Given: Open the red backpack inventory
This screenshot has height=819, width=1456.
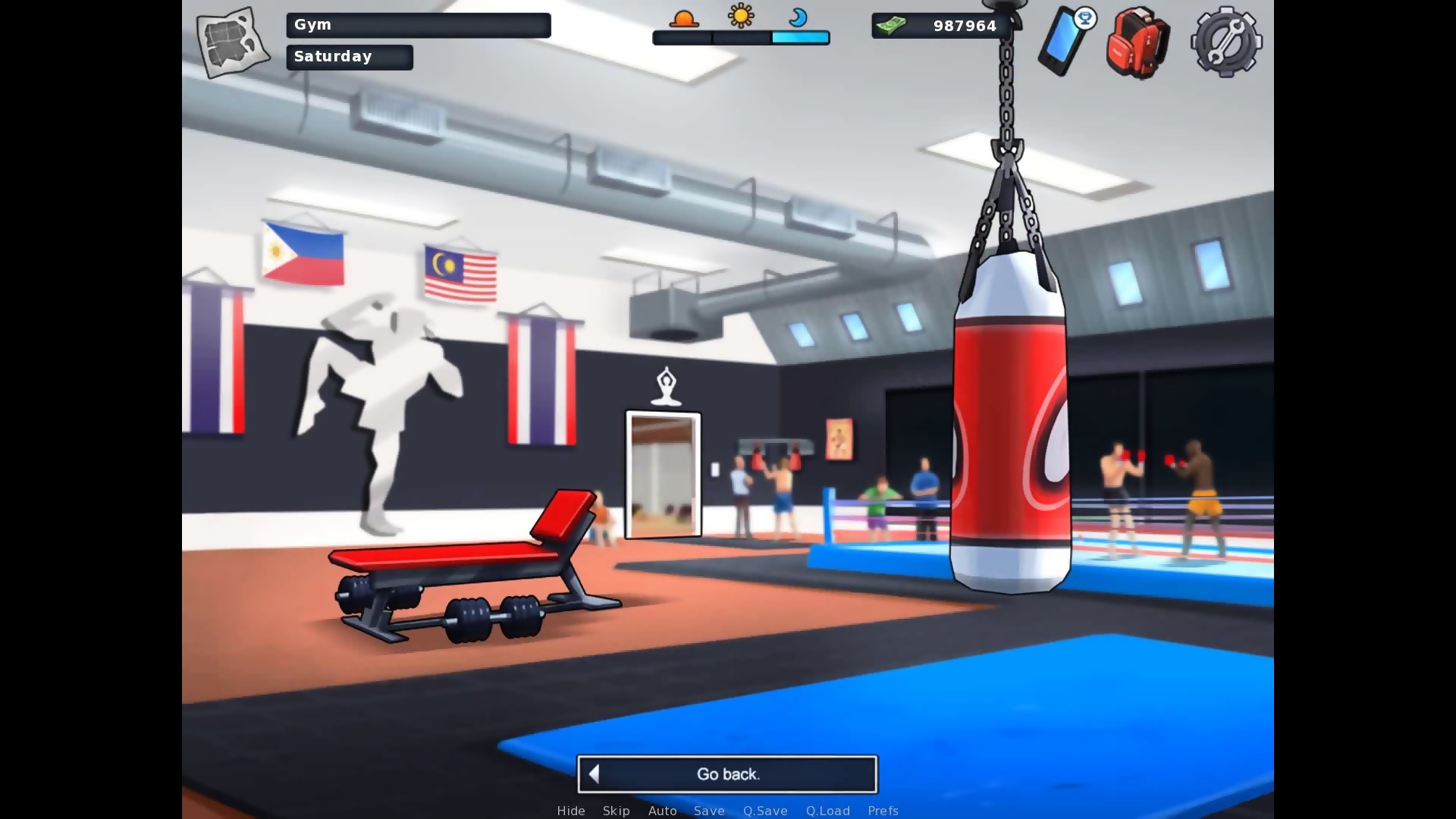Looking at the screenshot, I should coord(1137,42).
